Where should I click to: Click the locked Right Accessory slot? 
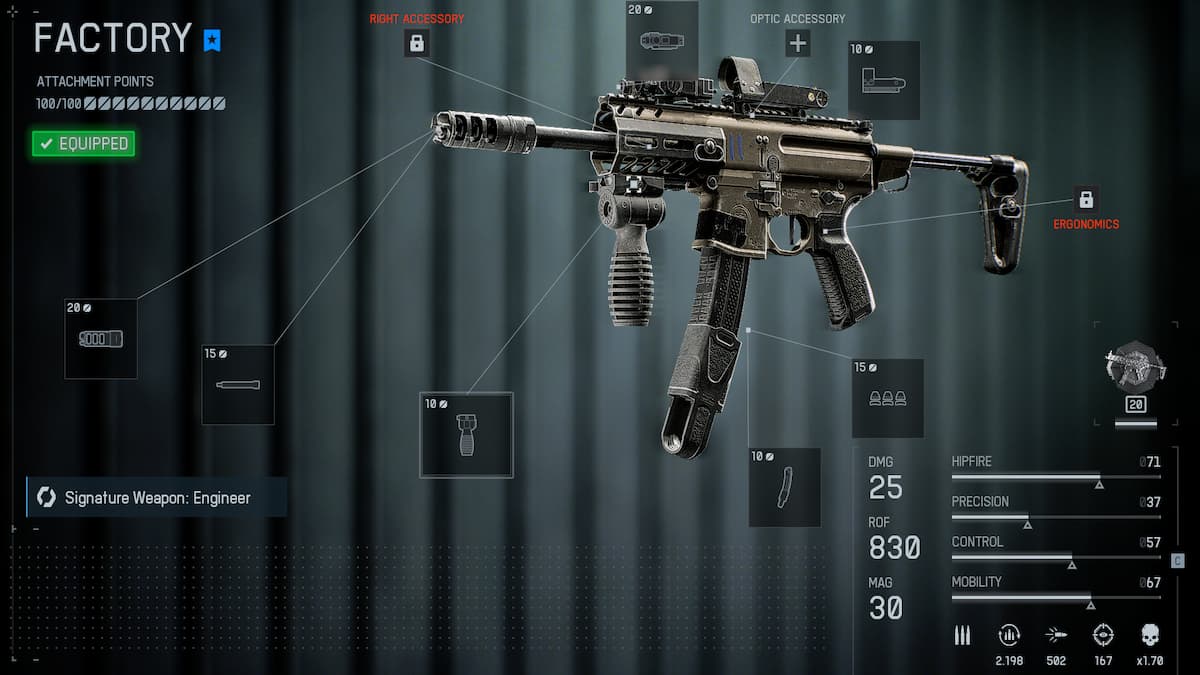click(x=417, y=43)
